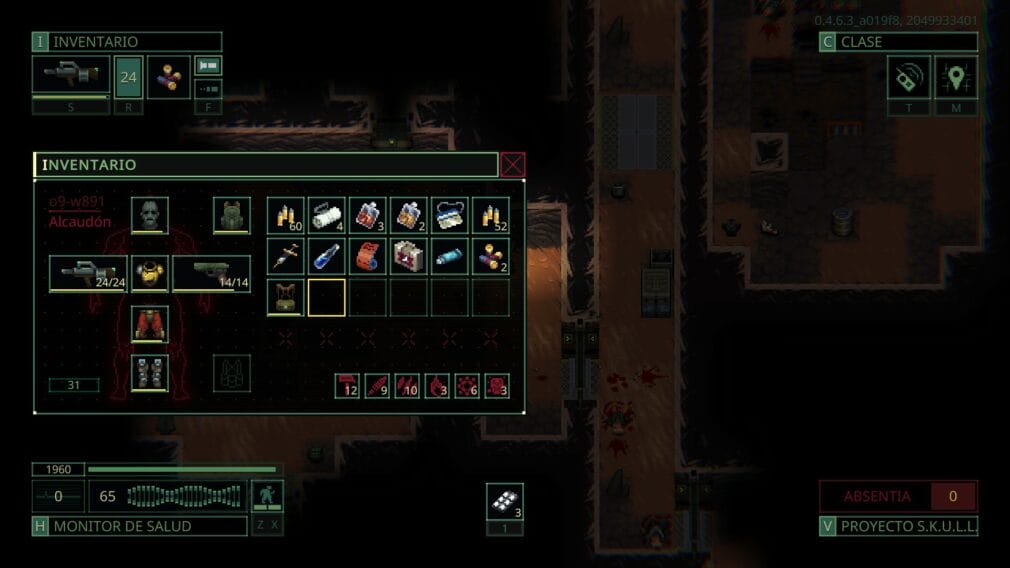Select the yellow chest armor slot
1010x568 pixels.
tap(150, 273)
